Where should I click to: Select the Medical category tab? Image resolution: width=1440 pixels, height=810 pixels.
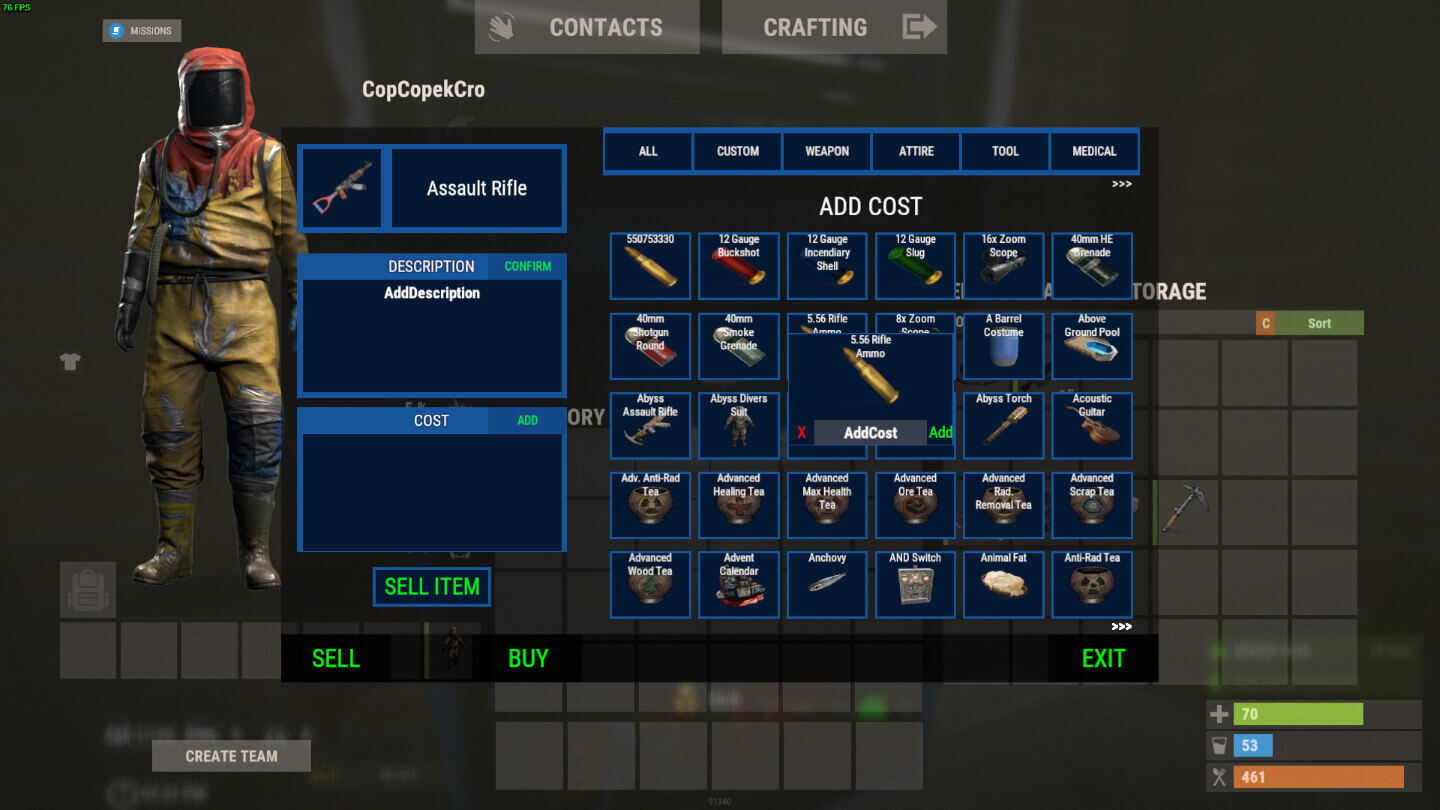(1094, 151)
